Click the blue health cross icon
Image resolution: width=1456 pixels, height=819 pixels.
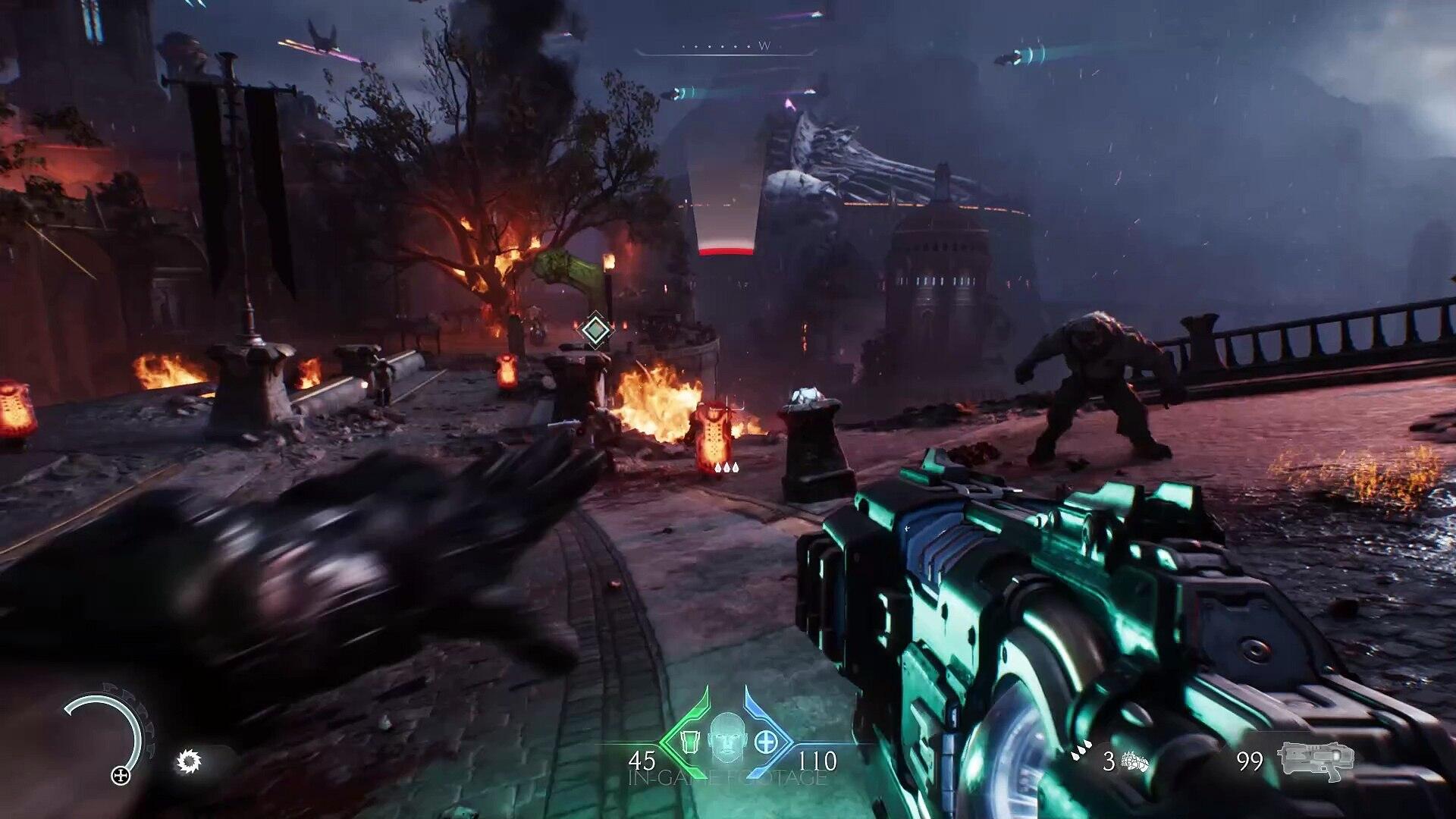pyautogui.click(x=765, y=740)
